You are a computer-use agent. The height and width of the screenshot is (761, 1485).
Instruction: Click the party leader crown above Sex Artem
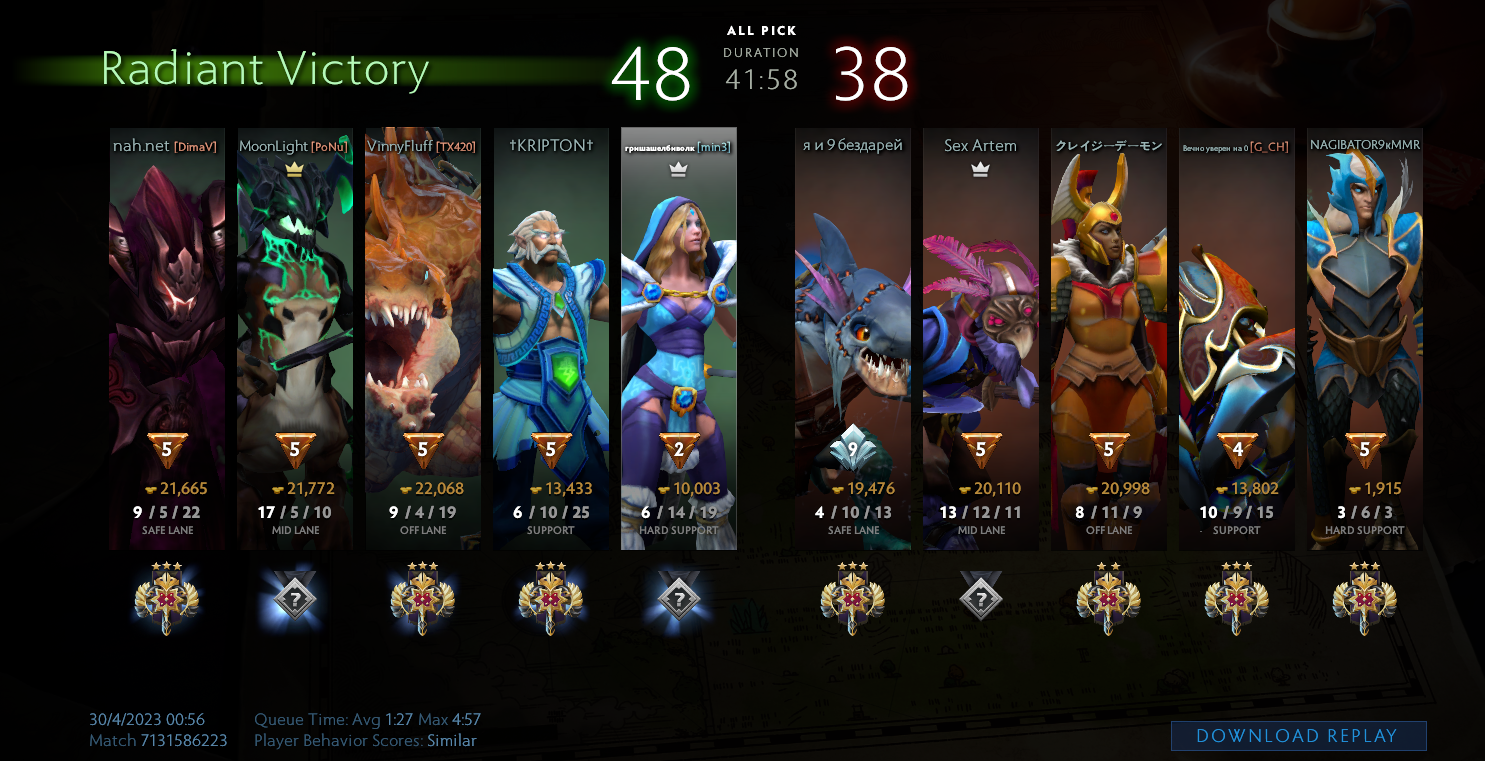(x=982, y=169)
